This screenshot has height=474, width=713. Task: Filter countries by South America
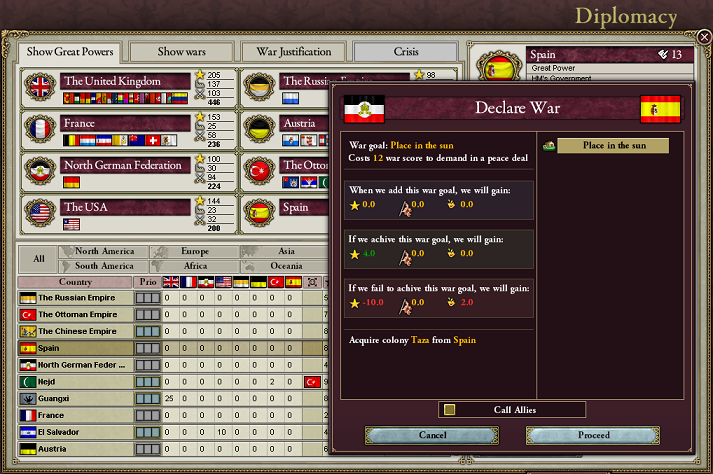pos(104,266)
